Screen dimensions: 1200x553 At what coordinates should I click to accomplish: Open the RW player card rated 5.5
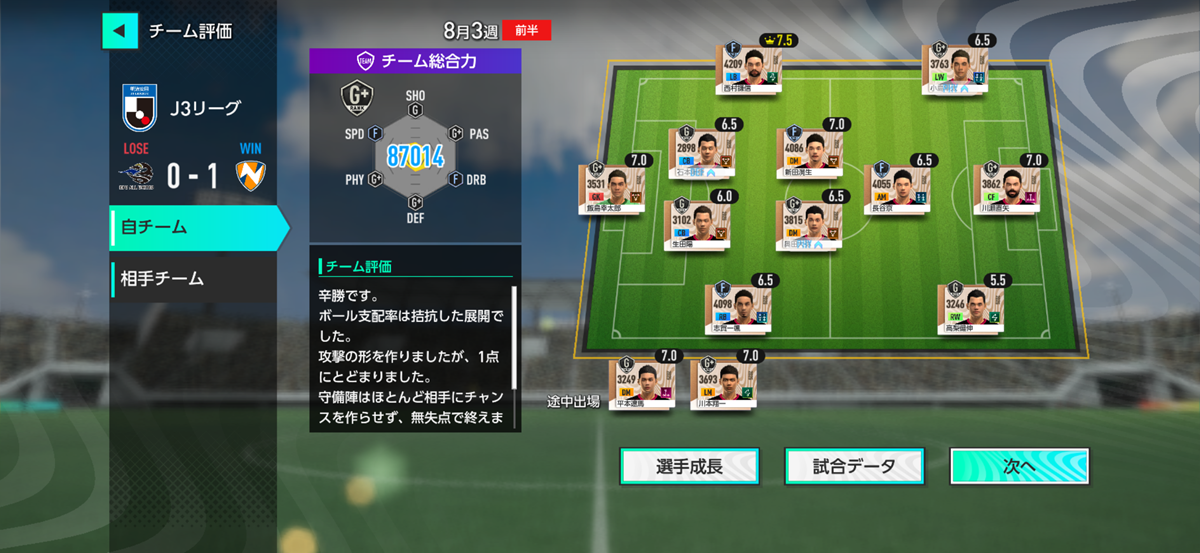(970, 307)
